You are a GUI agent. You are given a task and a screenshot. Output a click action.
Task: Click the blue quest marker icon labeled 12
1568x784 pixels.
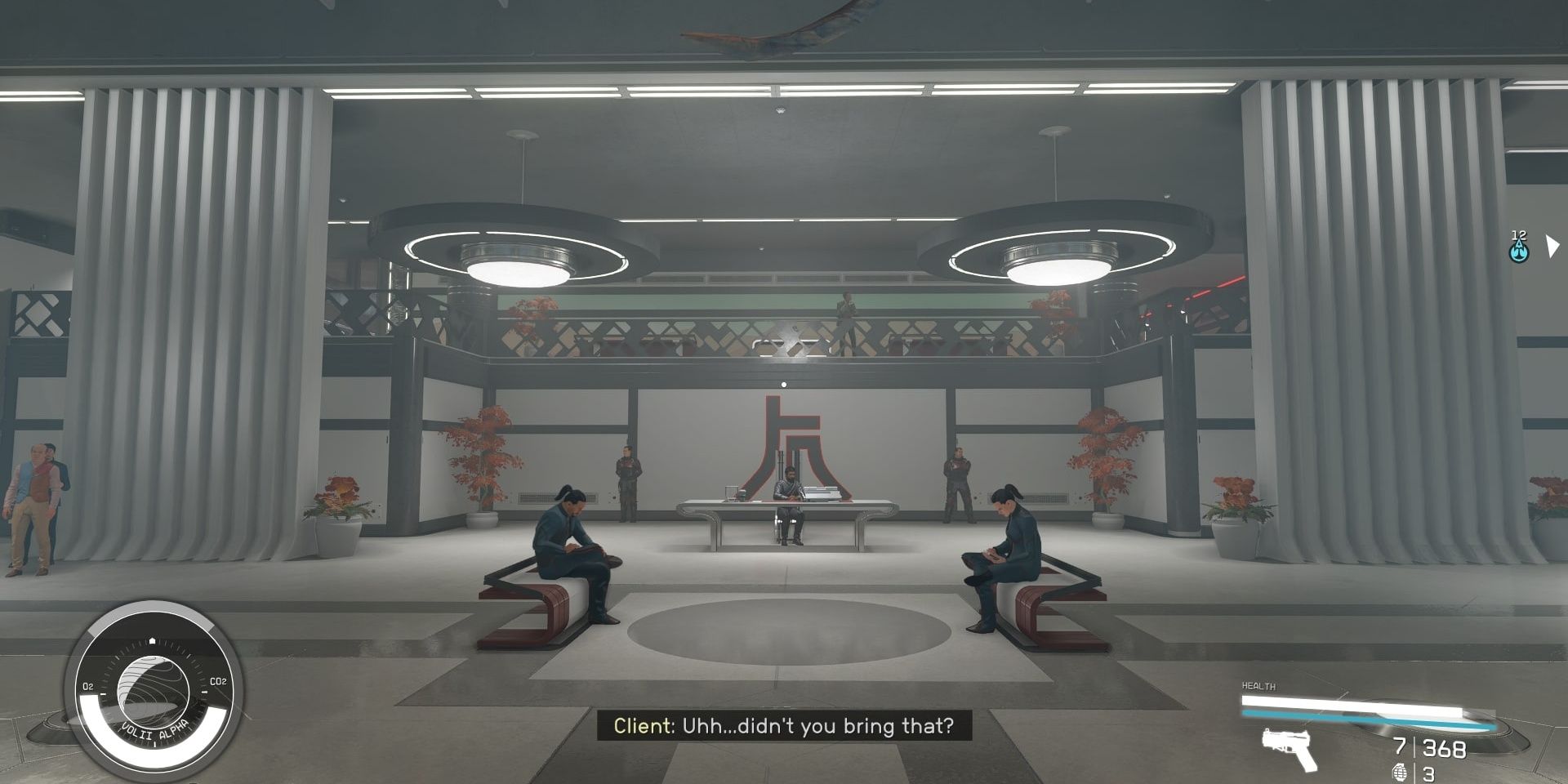pos(1519,249)
